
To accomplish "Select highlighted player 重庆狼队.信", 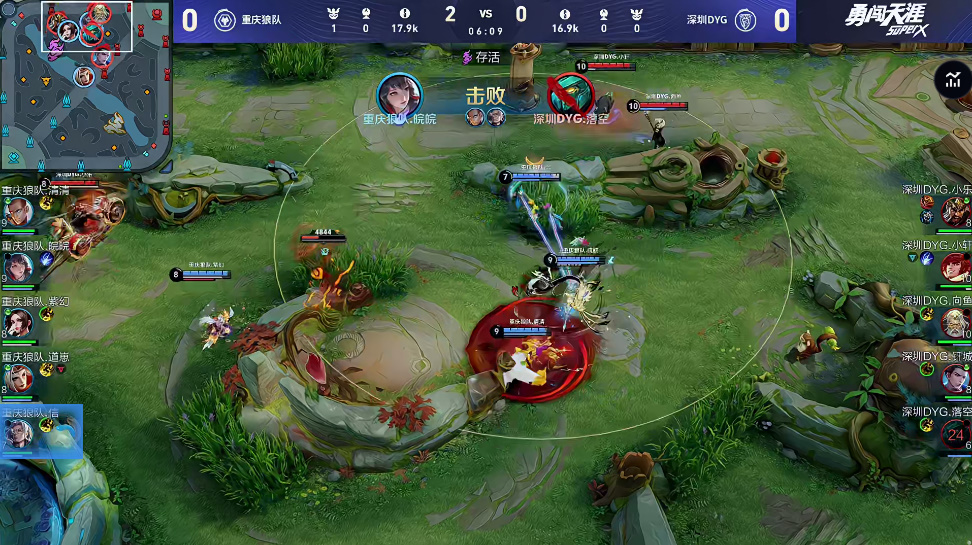I will [20, 433].
